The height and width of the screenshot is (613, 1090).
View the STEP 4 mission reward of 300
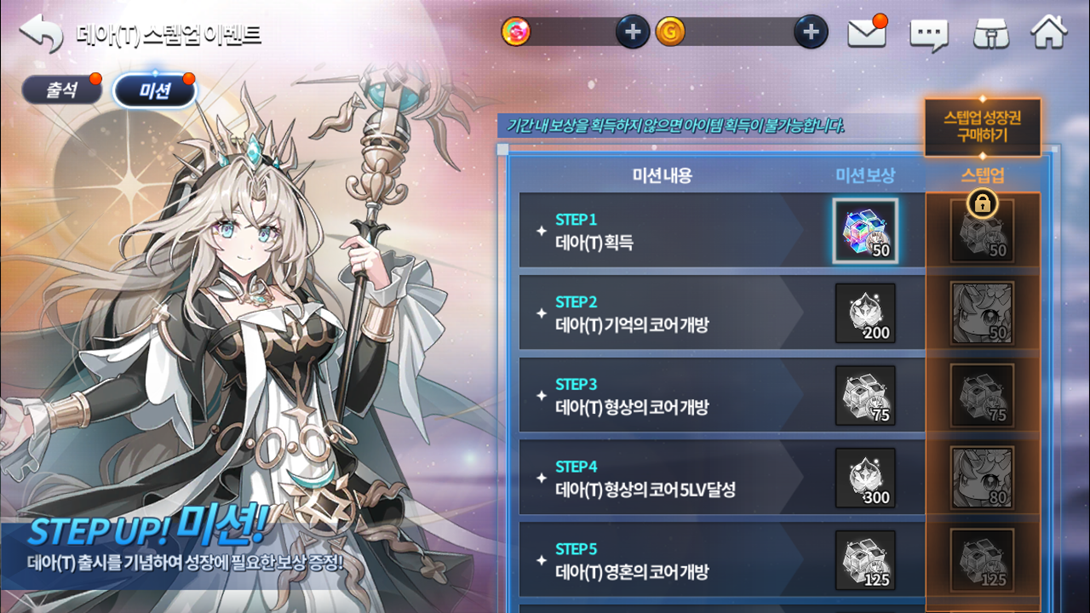pos(865,478)
